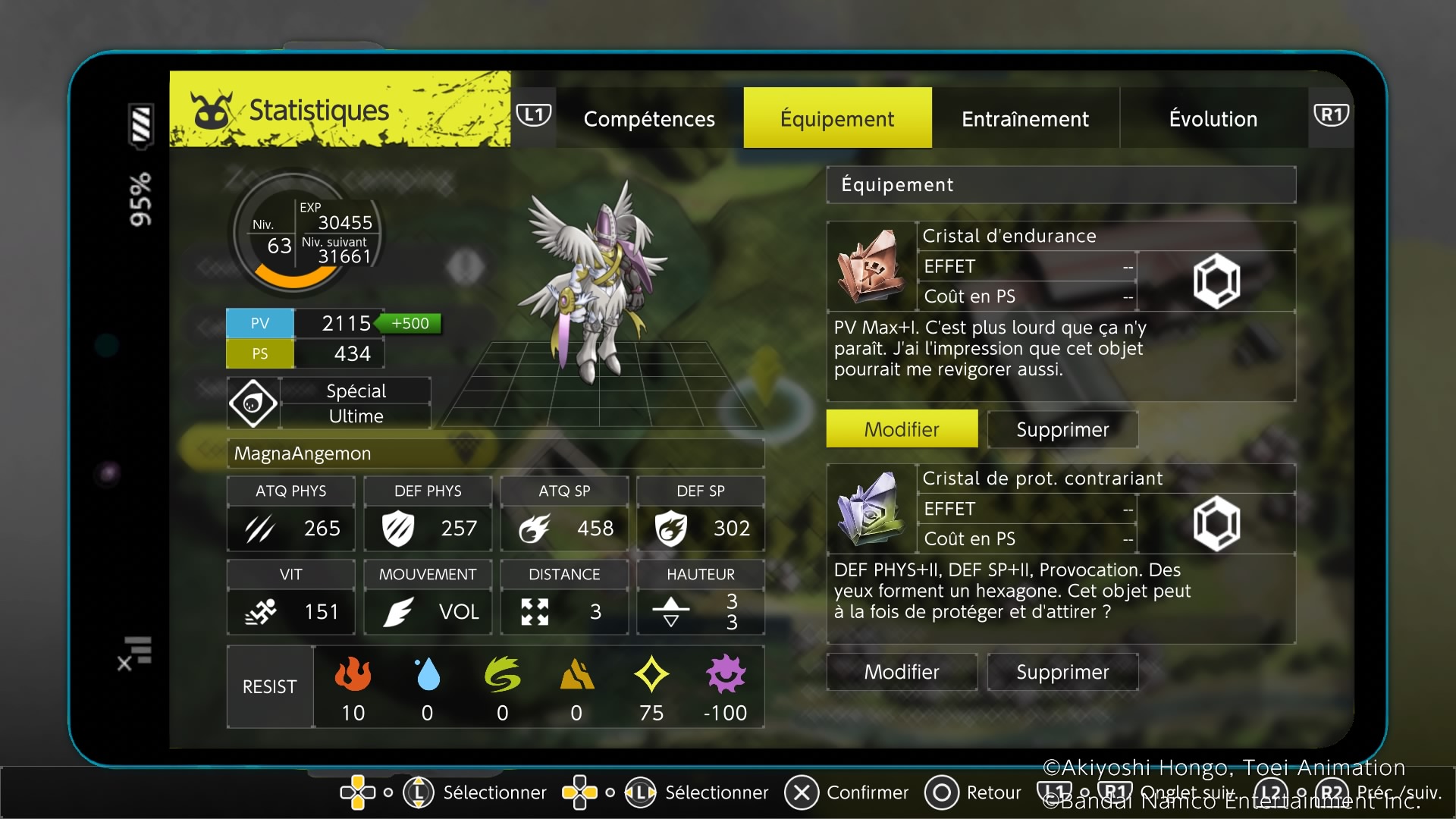1456x819 pixels.
Task: Switch to the Compétences tab
Action: (649, 118)
